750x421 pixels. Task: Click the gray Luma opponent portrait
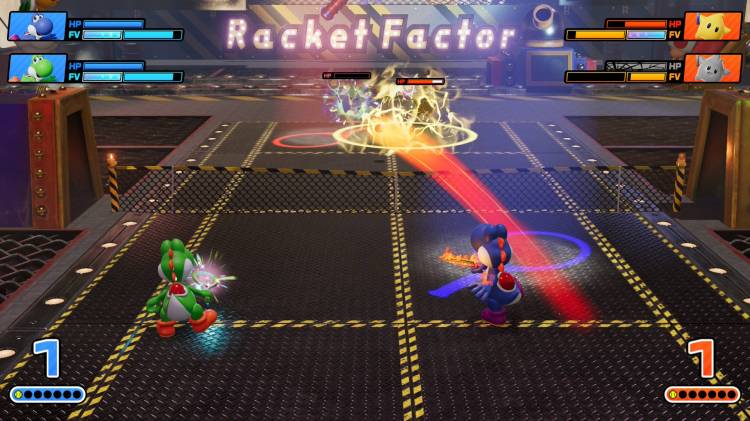pos(713,68)
